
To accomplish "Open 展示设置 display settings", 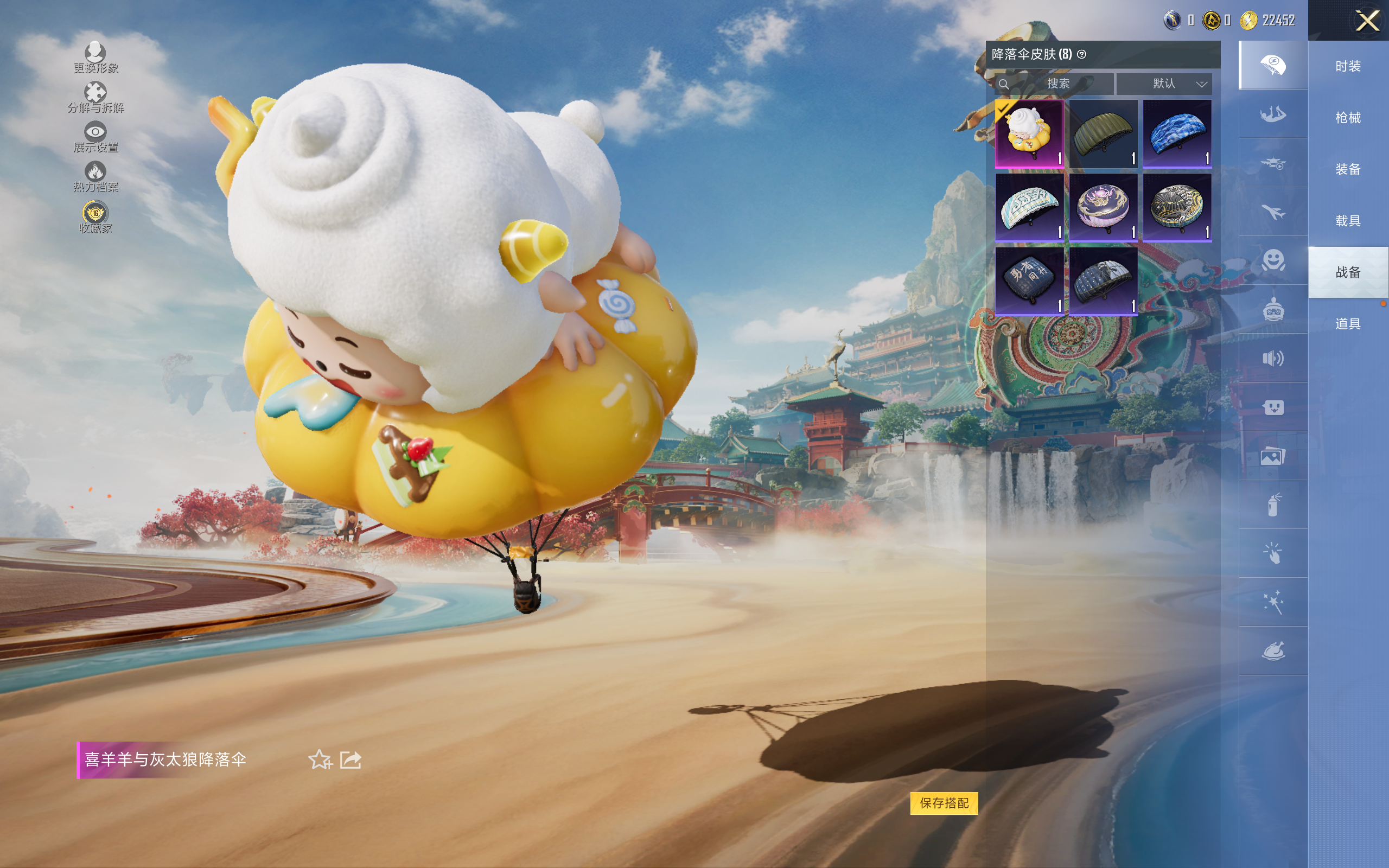I will pyautogui.click(x=95, y=137).
